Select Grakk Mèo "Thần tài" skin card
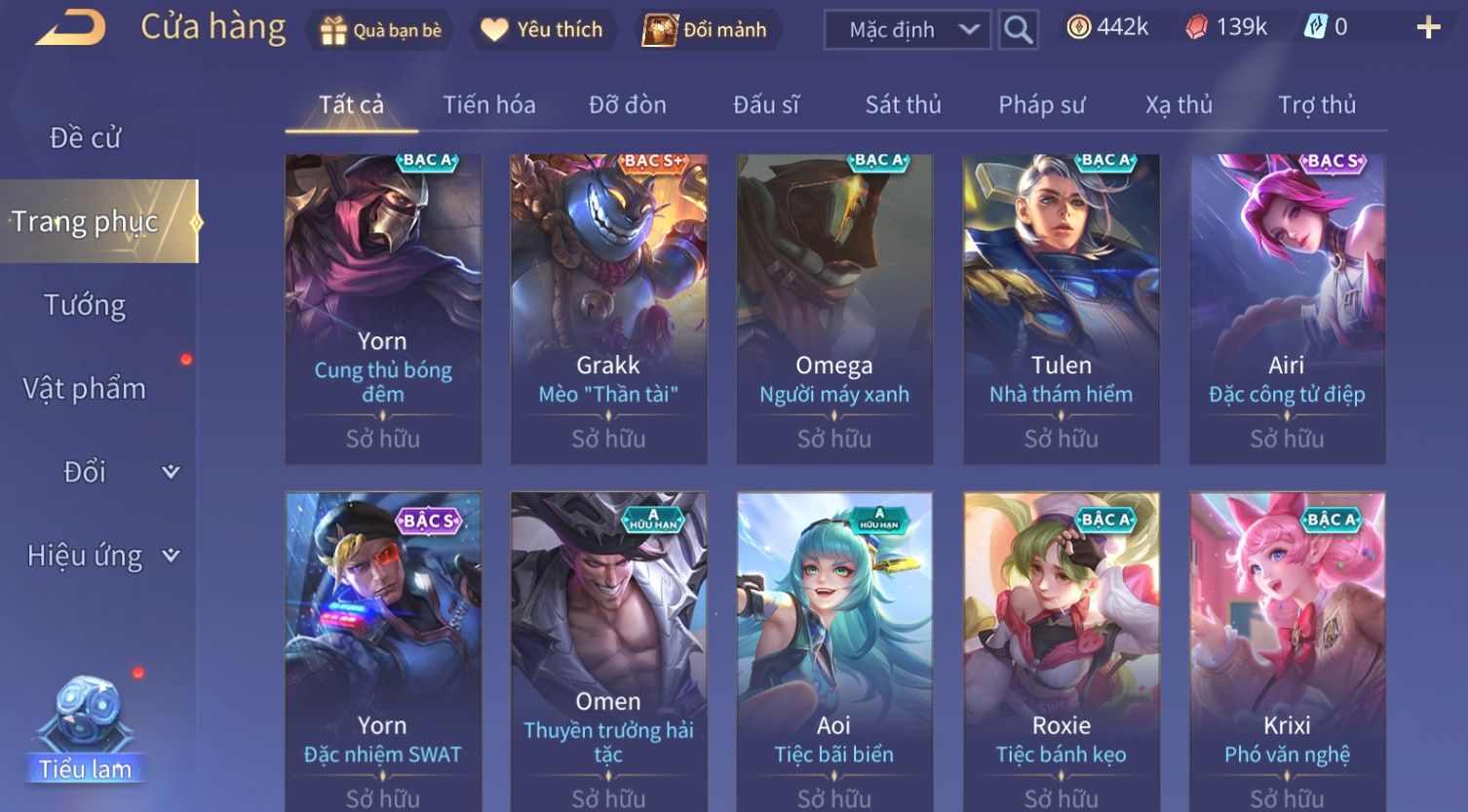 tap(608, 308)
